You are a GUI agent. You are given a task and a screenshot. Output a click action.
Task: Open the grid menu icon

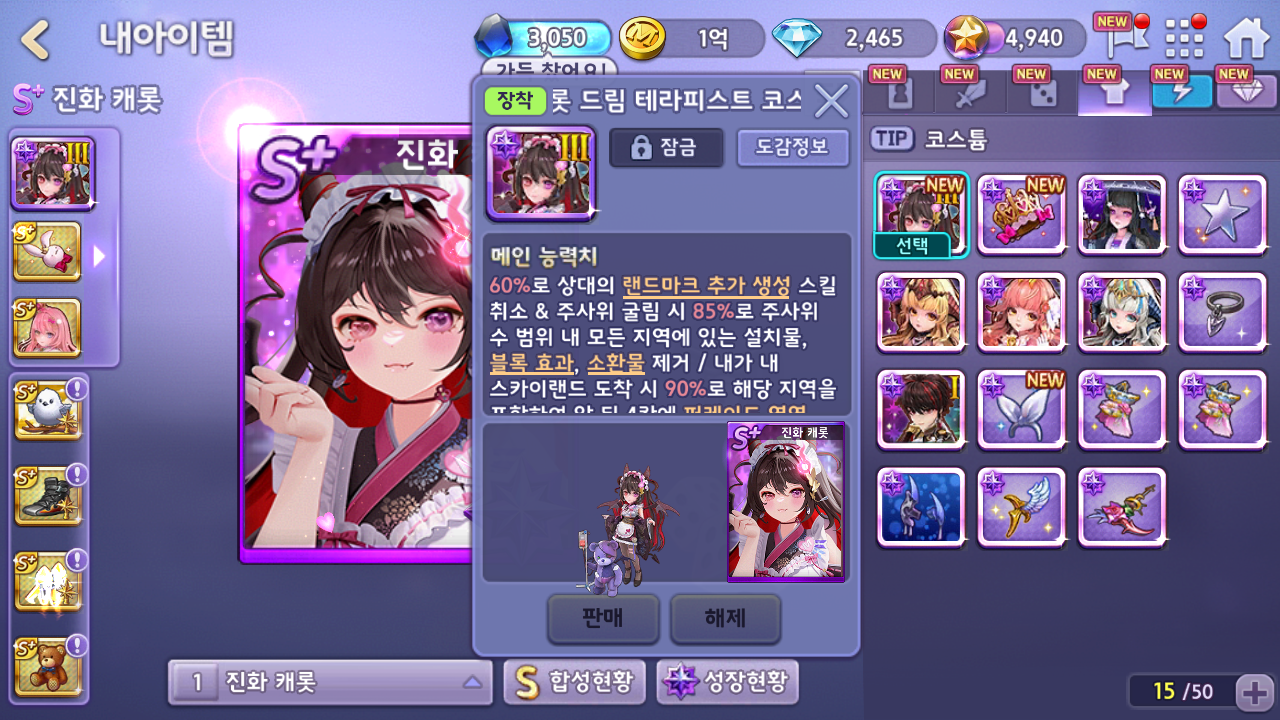(x=1185, y=39)
